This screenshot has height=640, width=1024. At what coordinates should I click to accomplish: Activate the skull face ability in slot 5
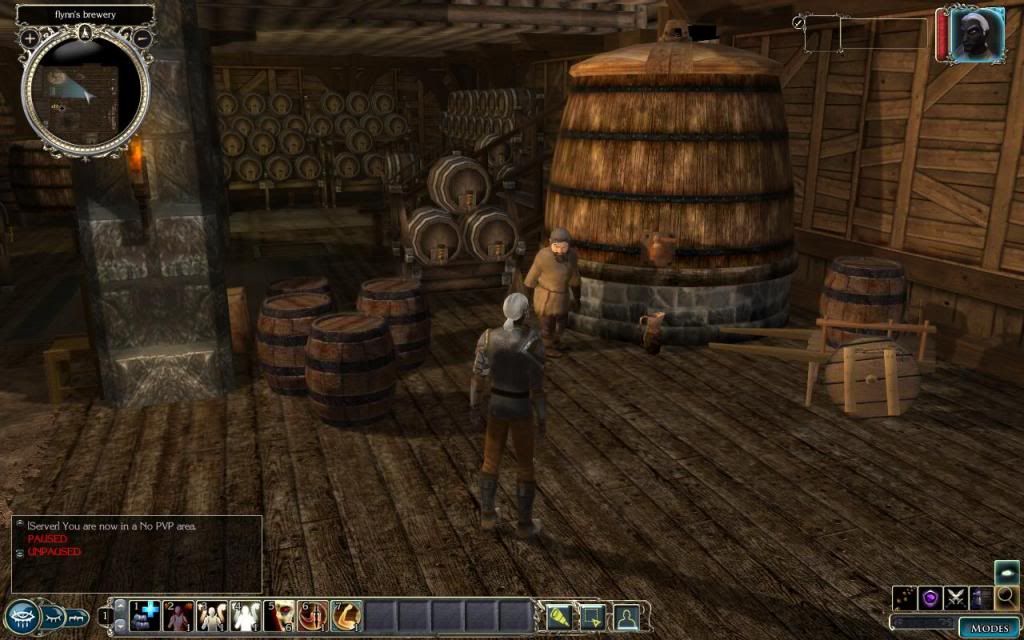281,616
